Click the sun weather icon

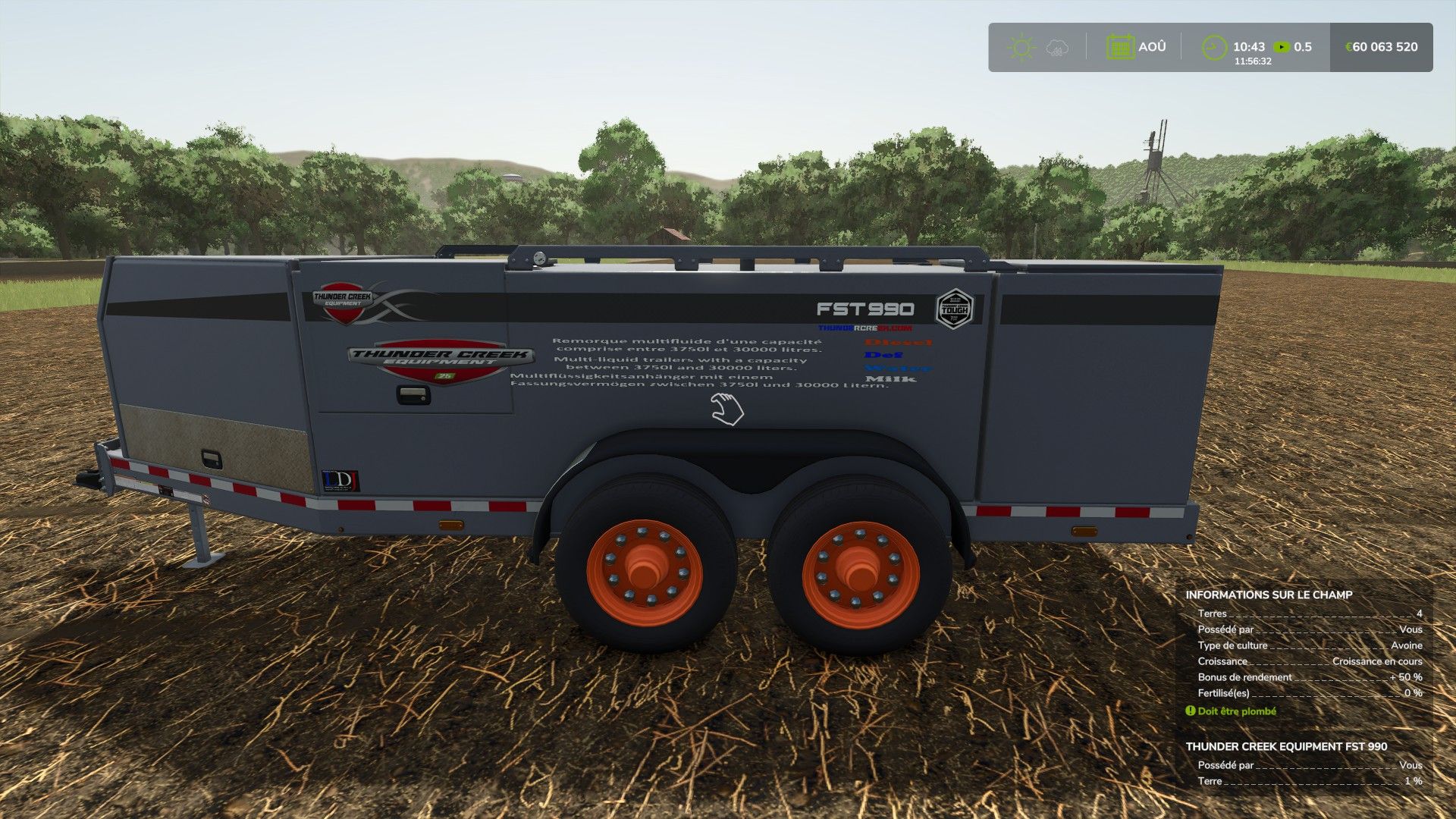(x=1021, y=47)
